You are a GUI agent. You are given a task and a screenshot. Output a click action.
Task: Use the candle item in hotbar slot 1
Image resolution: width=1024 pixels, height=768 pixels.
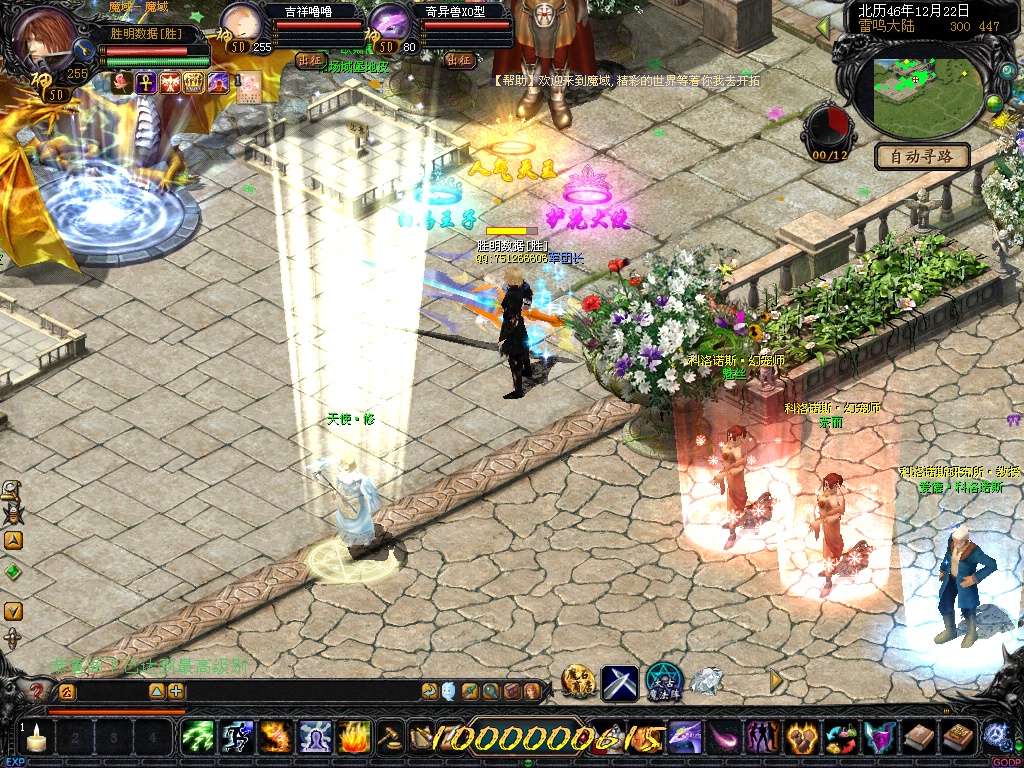point(37,739)
